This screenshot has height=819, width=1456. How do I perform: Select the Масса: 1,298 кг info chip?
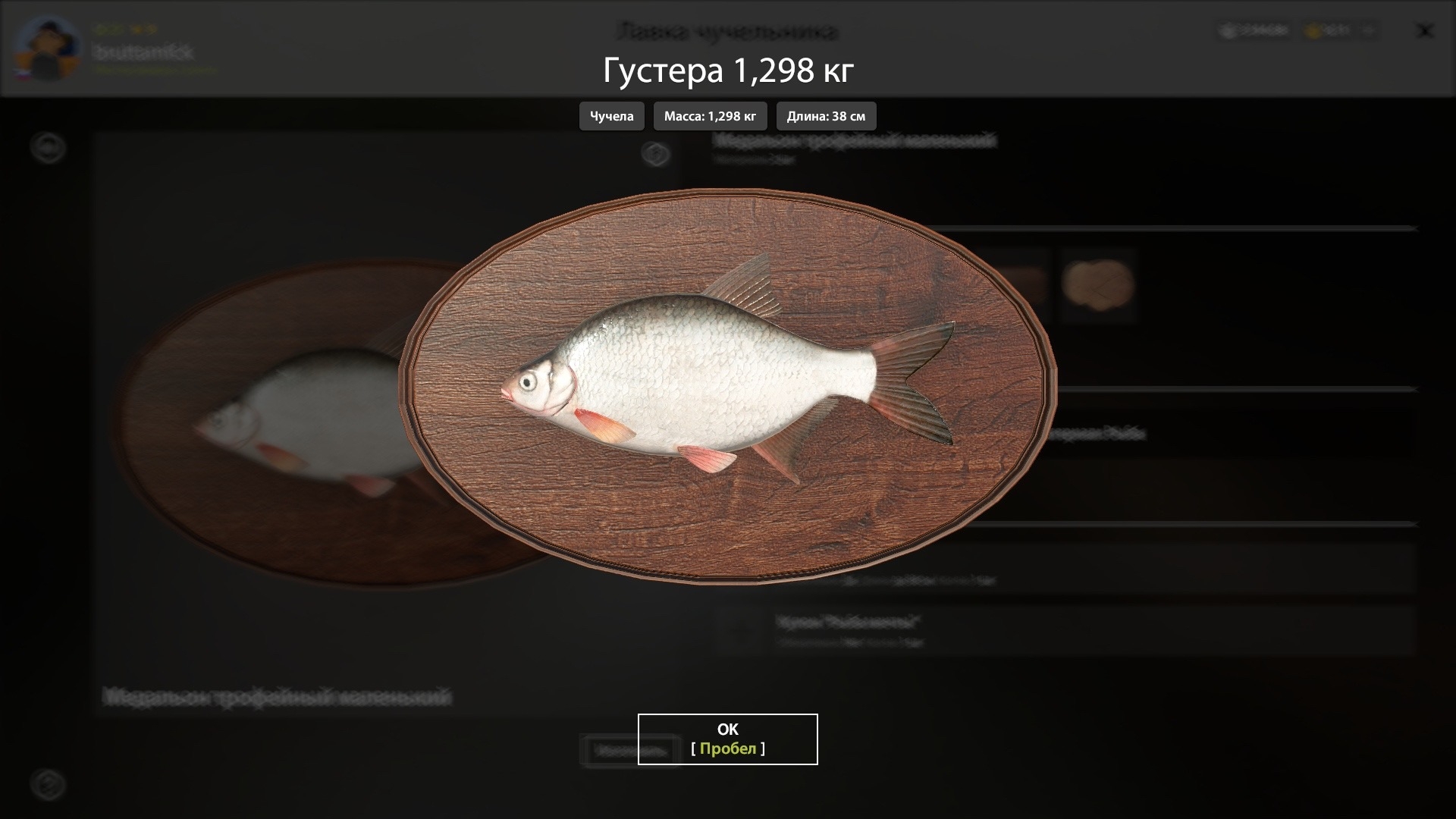pyautogui.click(x=711, y=116)
